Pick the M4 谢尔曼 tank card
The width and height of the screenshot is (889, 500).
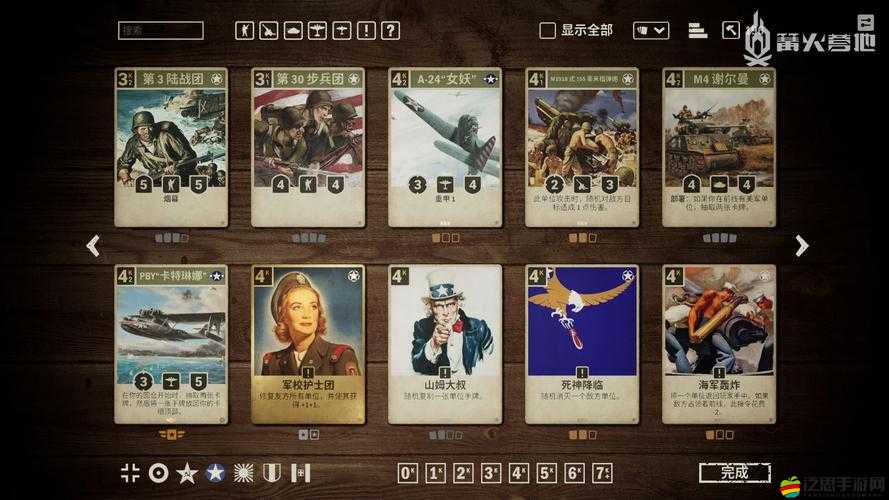click(718, 147)
